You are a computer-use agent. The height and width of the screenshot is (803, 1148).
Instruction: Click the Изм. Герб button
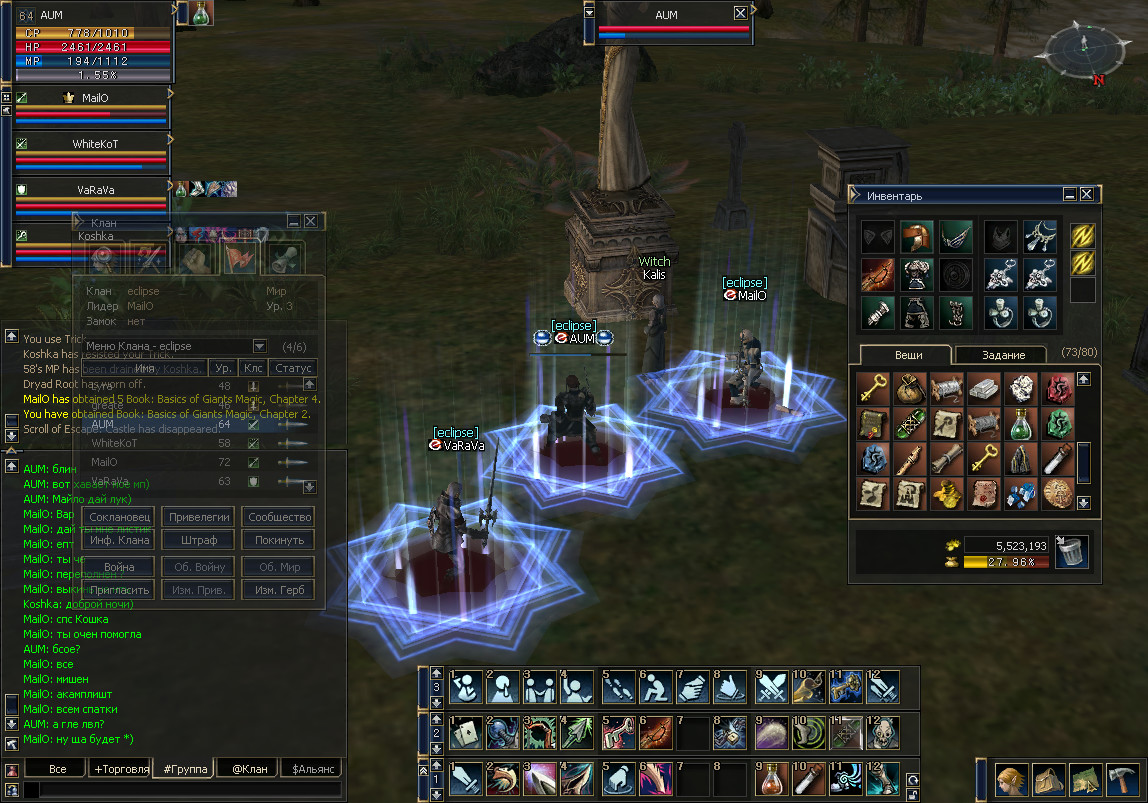pos(279,590)
